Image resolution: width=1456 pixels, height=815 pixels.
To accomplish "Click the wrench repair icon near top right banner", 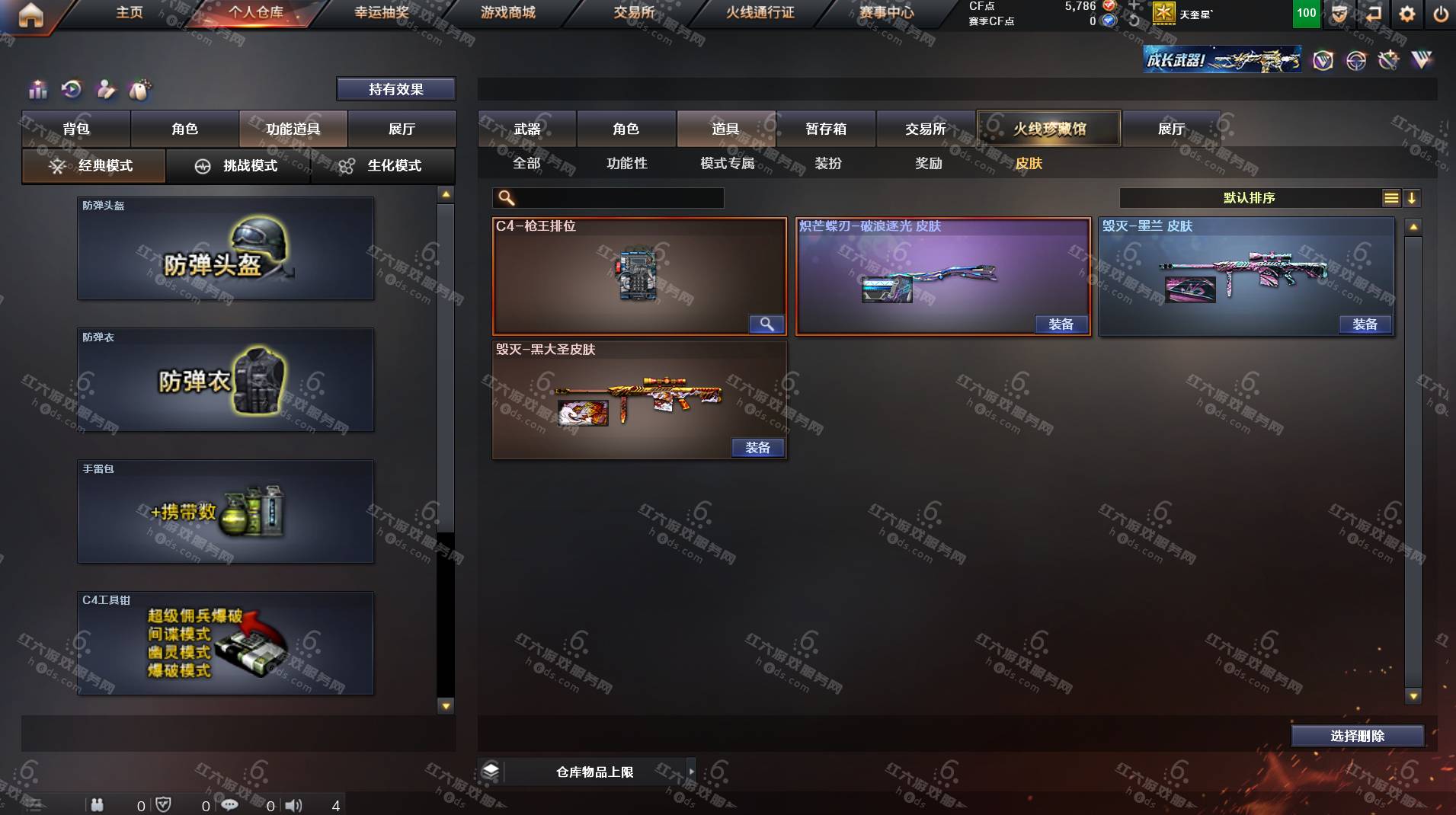I will tap(1390, 60).
